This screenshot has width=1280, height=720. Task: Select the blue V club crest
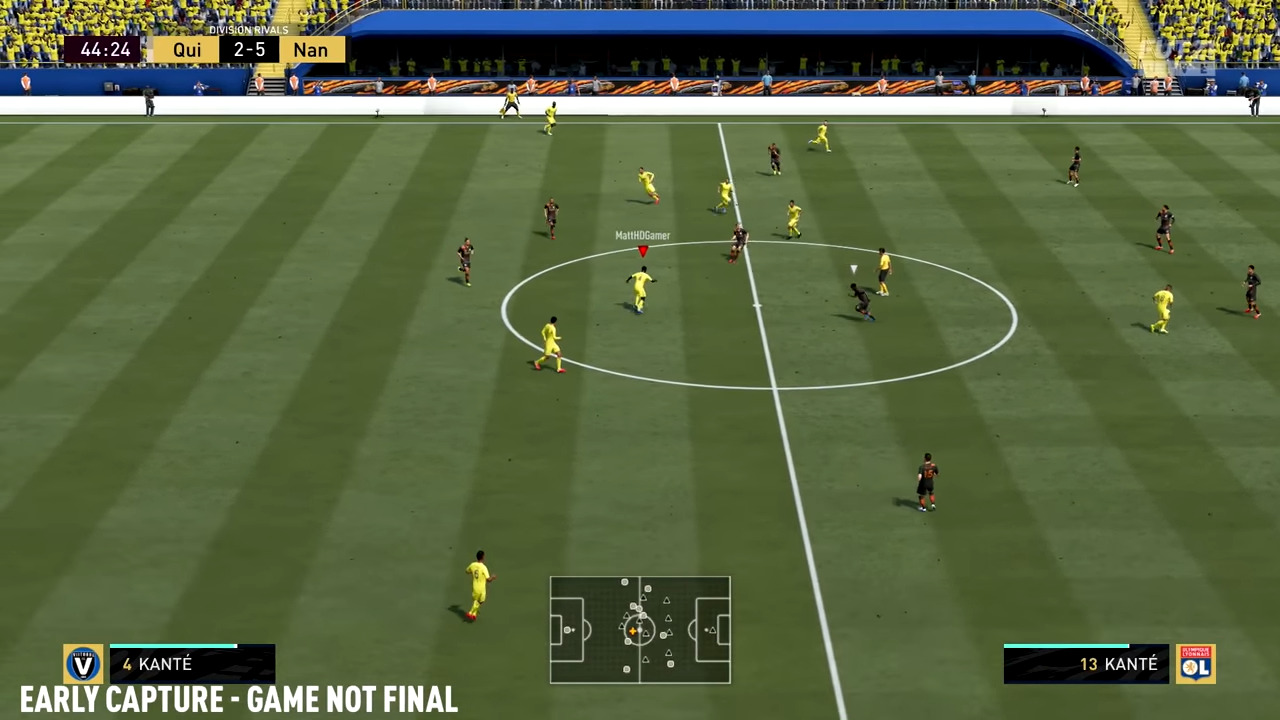pyautogui.click(x=83, y=664)
